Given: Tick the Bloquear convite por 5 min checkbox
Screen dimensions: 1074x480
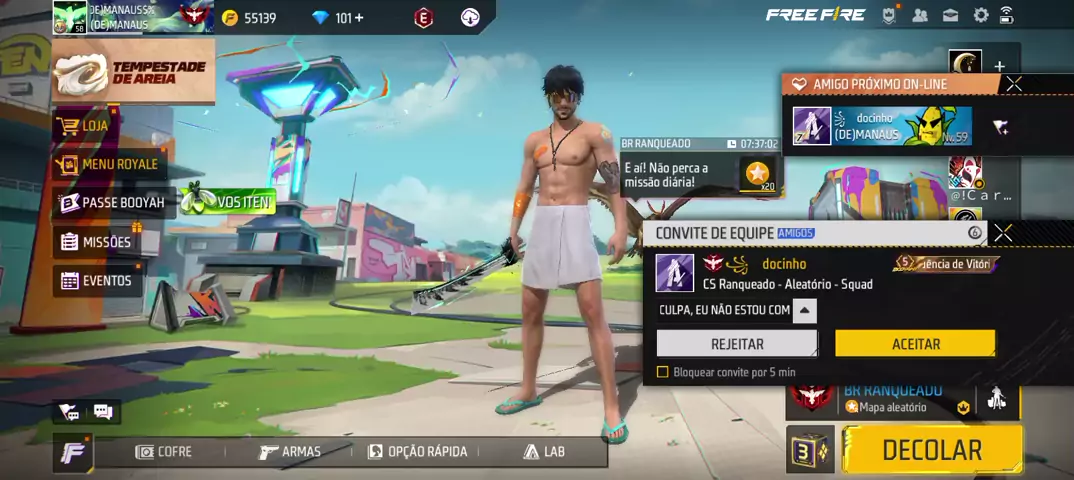Looking at the screenshot, I should pos(662,372).
